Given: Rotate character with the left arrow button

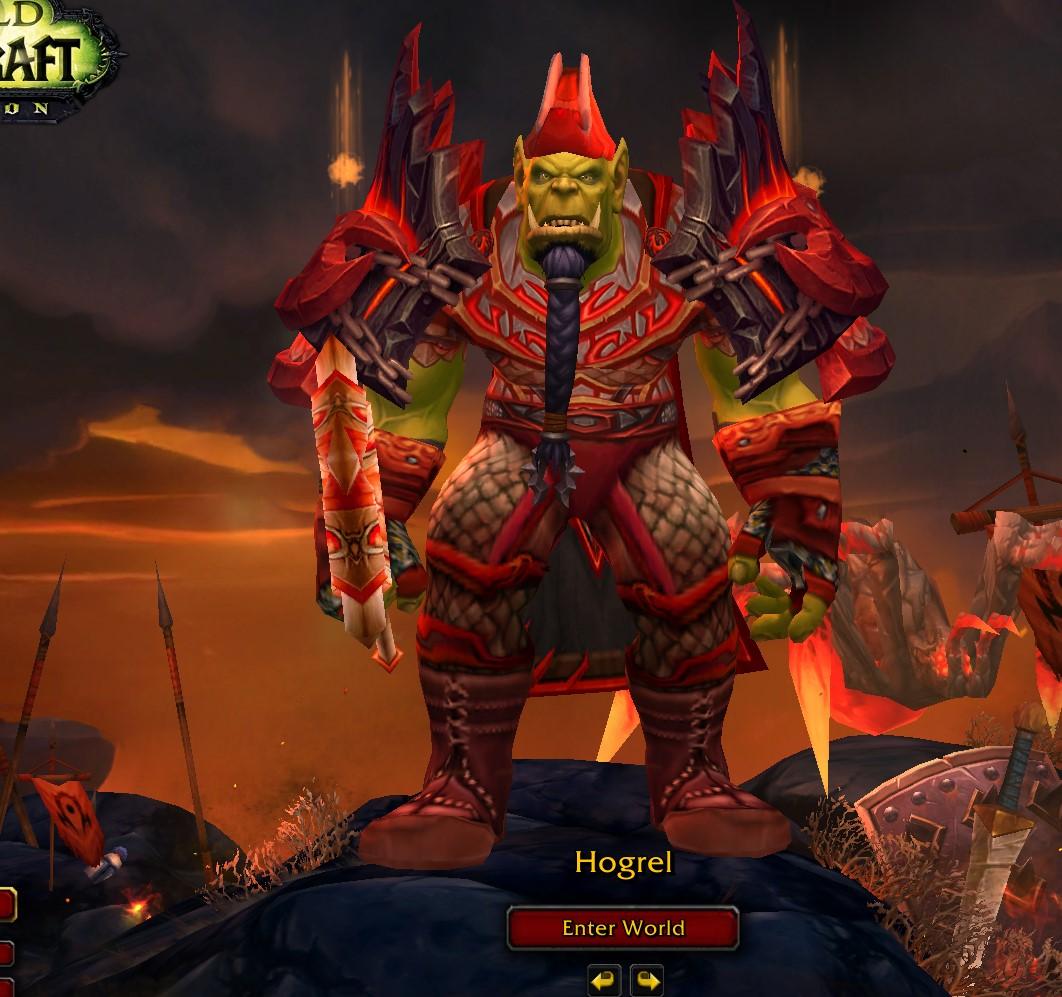Looking at the screenshot, I should click(x=603, y=980).
